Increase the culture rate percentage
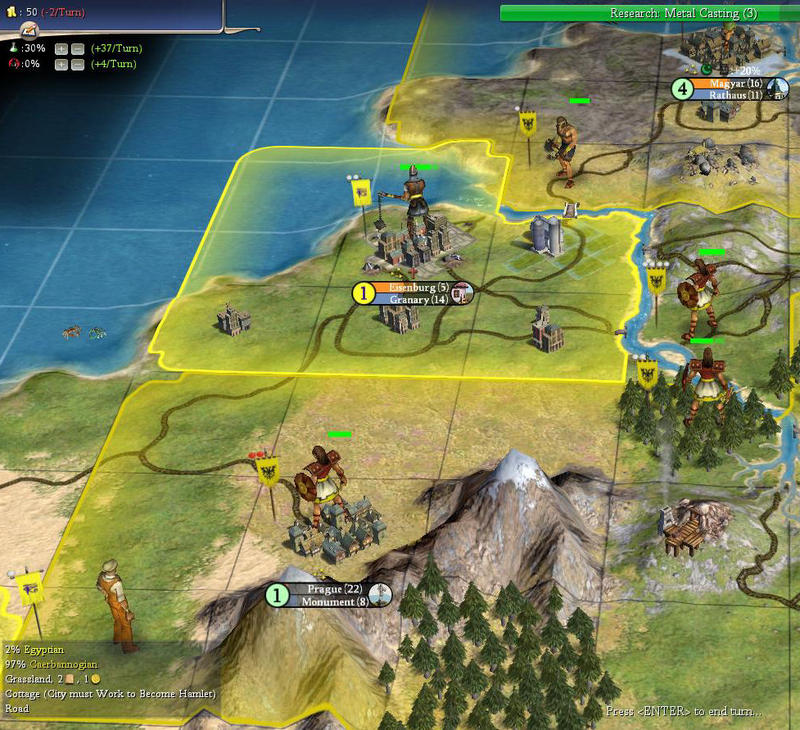800x730 pixels. point(61,65)
